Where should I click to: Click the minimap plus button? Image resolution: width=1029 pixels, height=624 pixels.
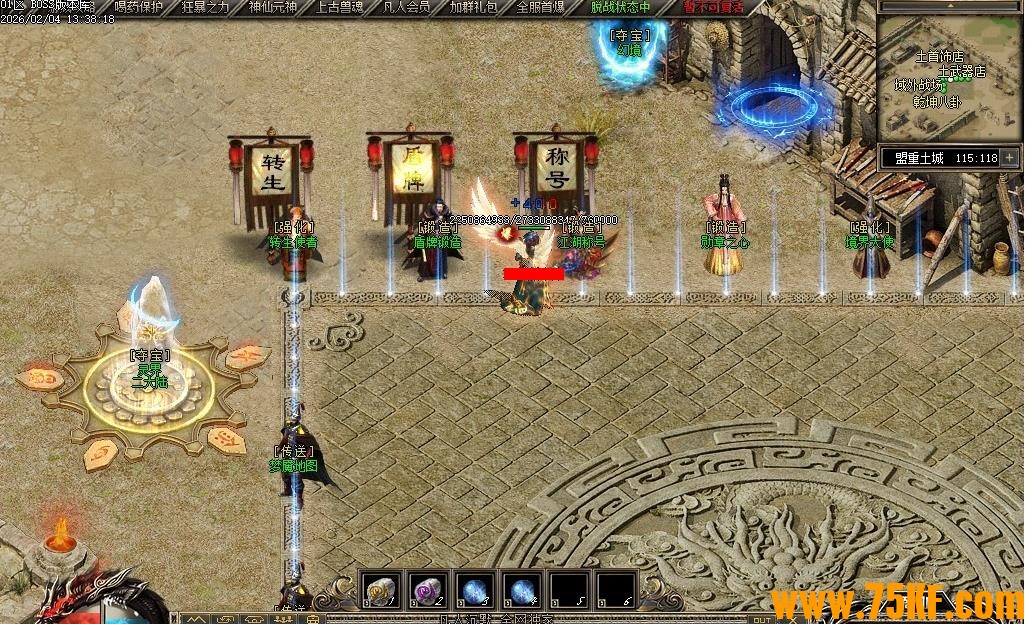[x=1010, y=158]
